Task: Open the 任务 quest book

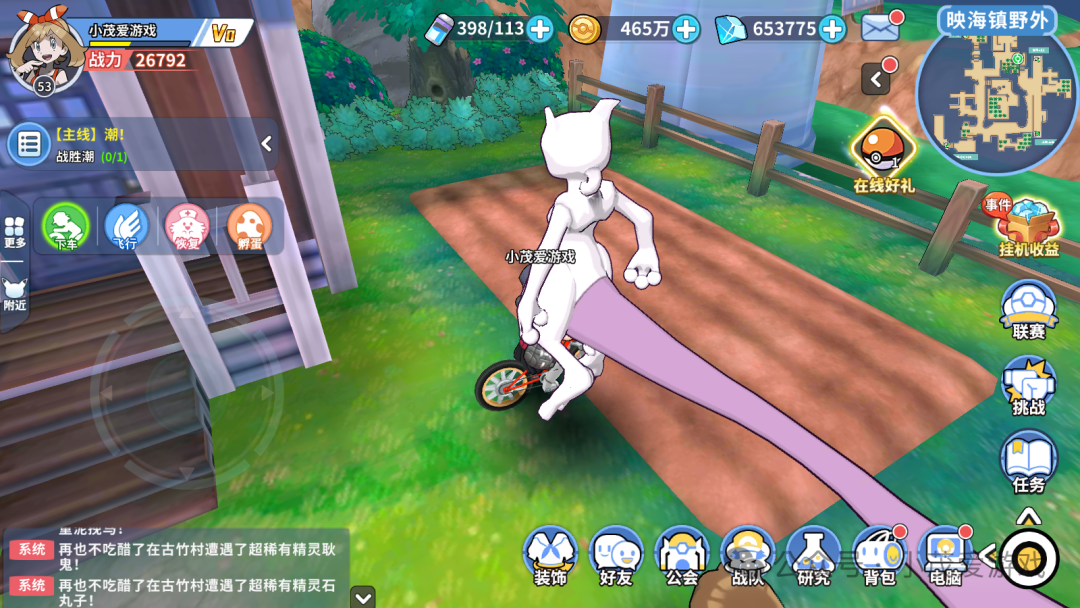Action: click(x=1028, y=460)
